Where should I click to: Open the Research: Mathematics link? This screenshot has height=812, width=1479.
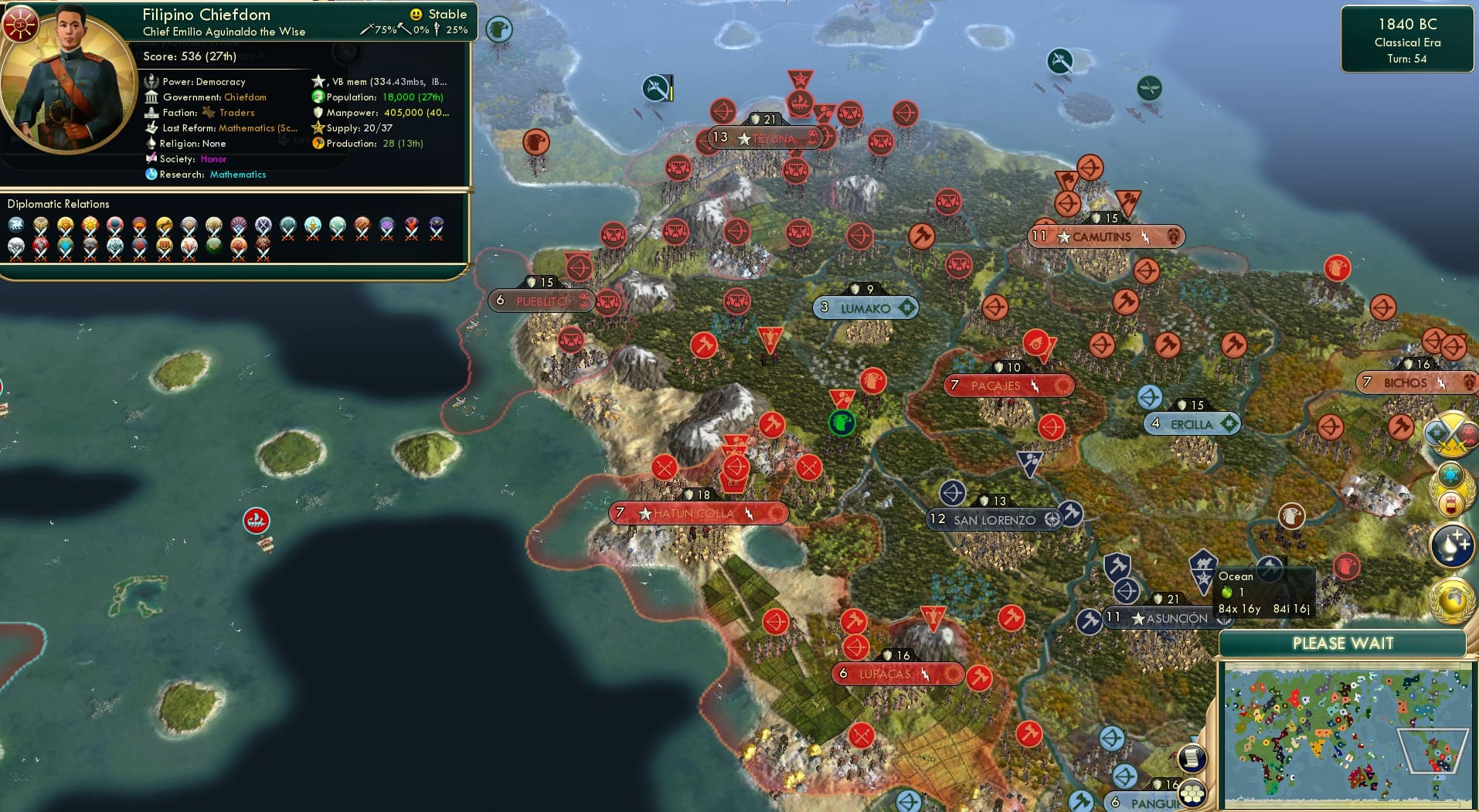click(x=237, y=175)
